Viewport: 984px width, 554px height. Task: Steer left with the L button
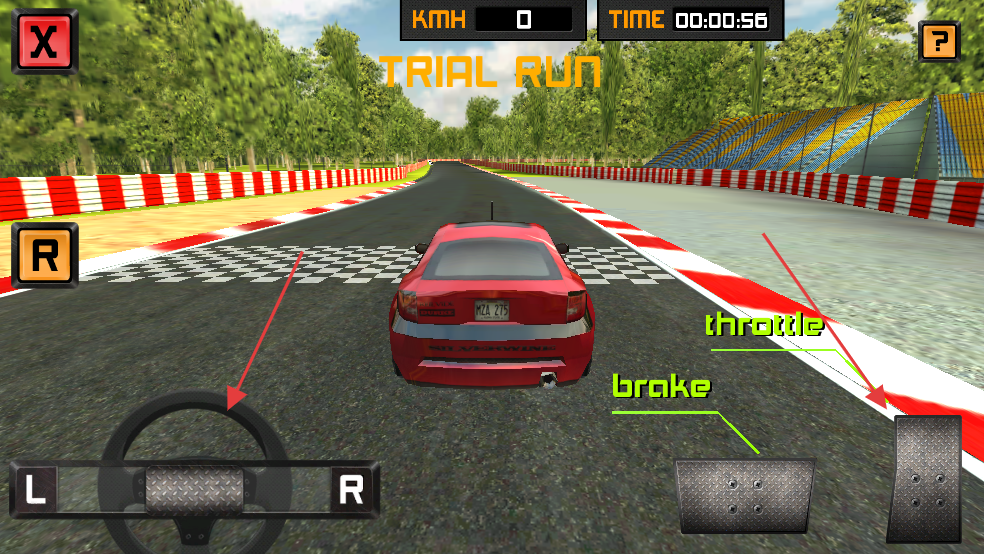tap(36, 490)
